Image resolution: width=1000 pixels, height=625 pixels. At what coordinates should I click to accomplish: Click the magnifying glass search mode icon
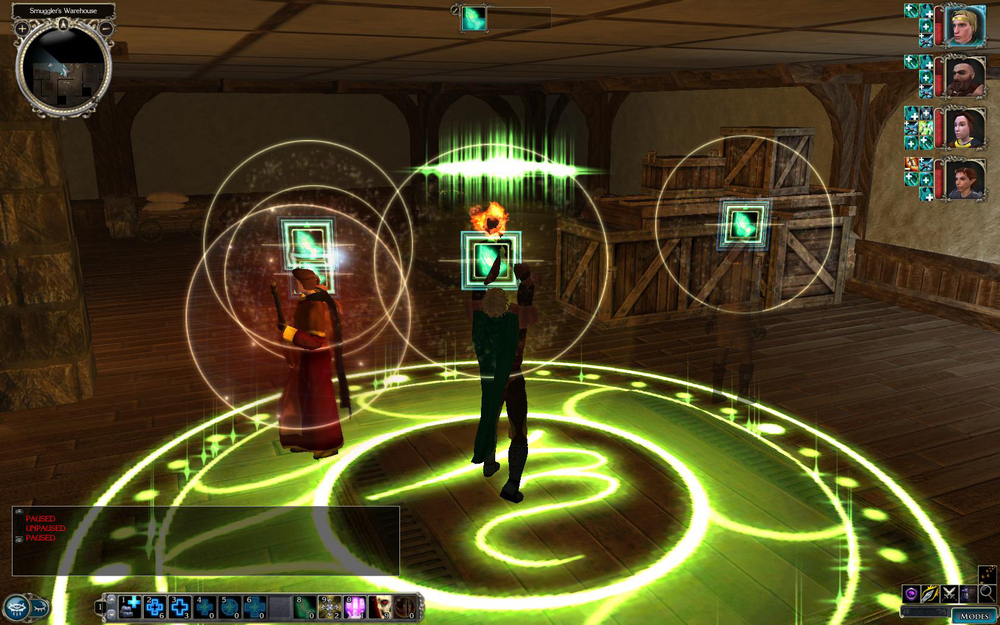(987, 593)
